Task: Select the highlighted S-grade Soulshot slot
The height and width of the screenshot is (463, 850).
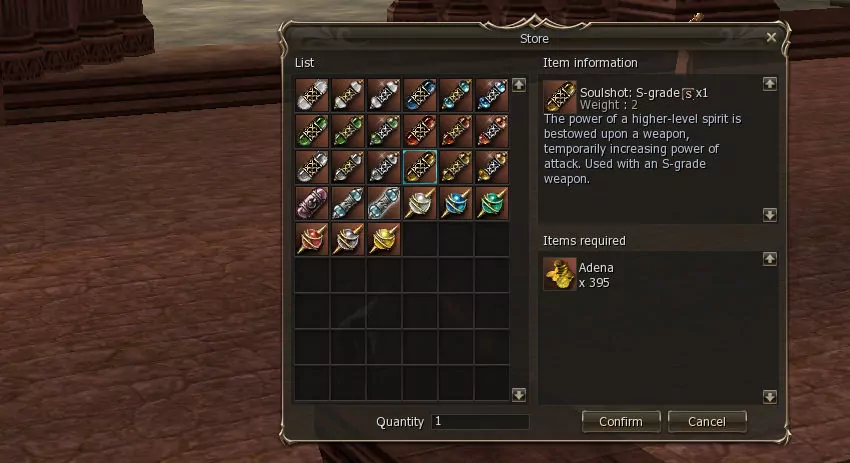Action: tap(420, 167)
